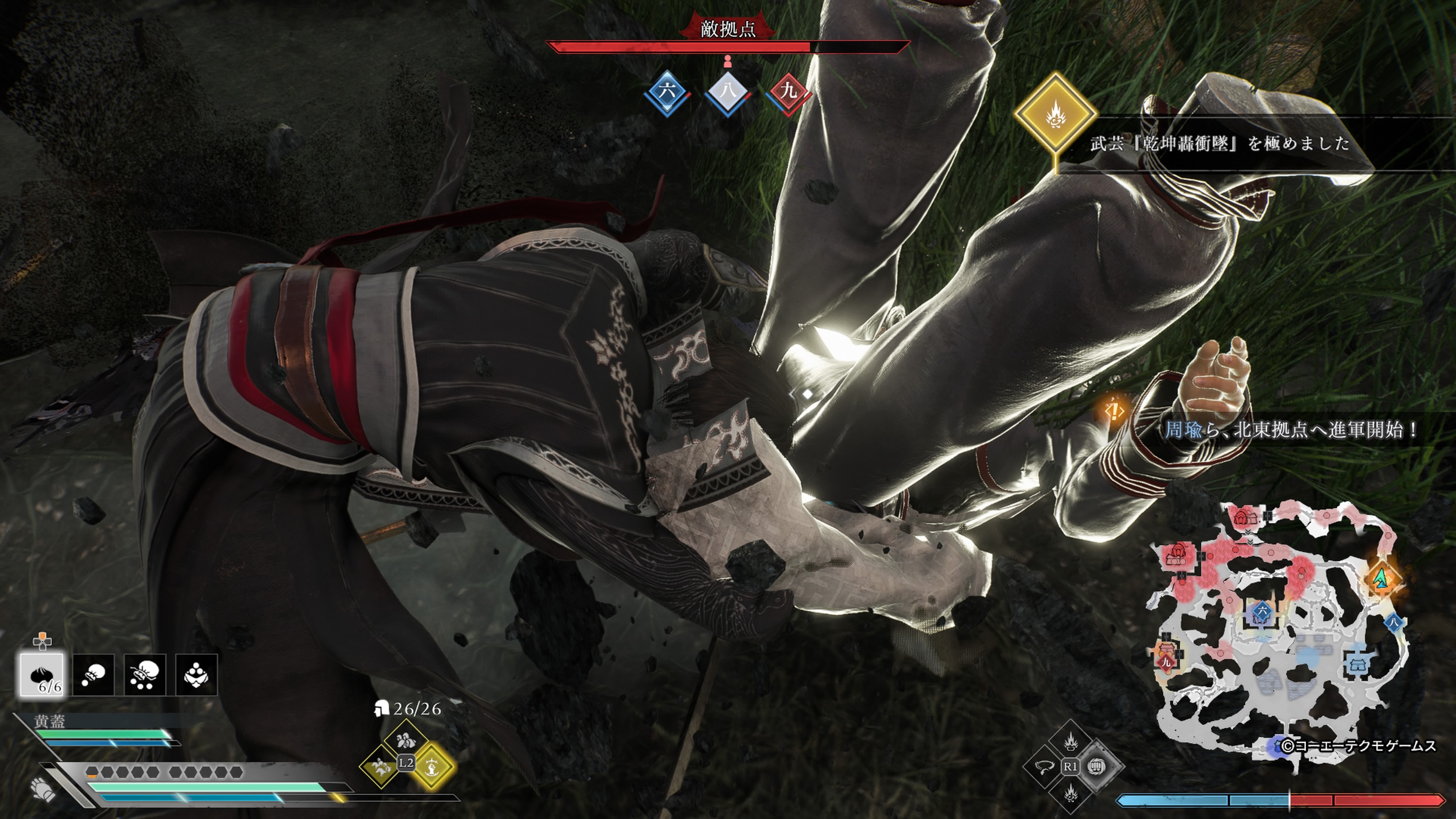Click the gold battle art mastery icon
Image resolution: width=1456 pixels, height=819 pixels.
[1055, 114]
